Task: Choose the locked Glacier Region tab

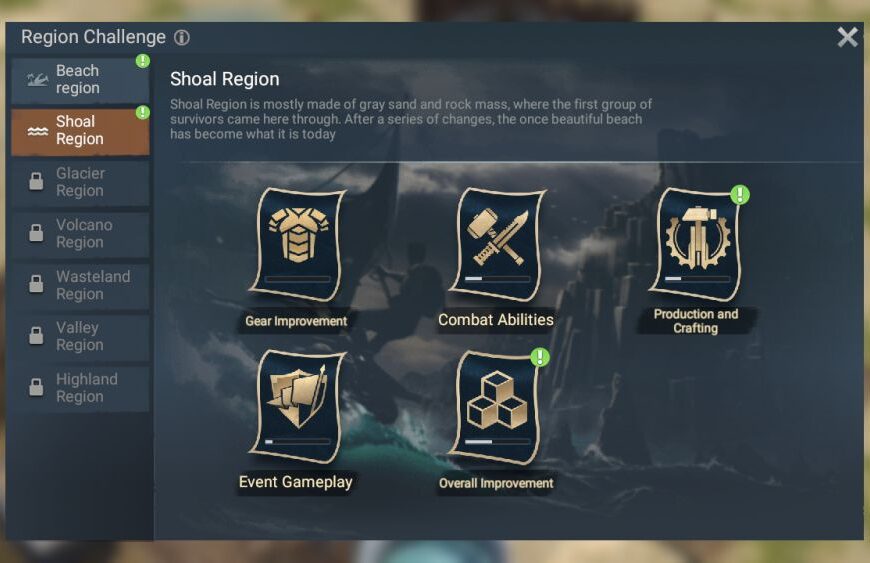Action: tap(80, 182)
